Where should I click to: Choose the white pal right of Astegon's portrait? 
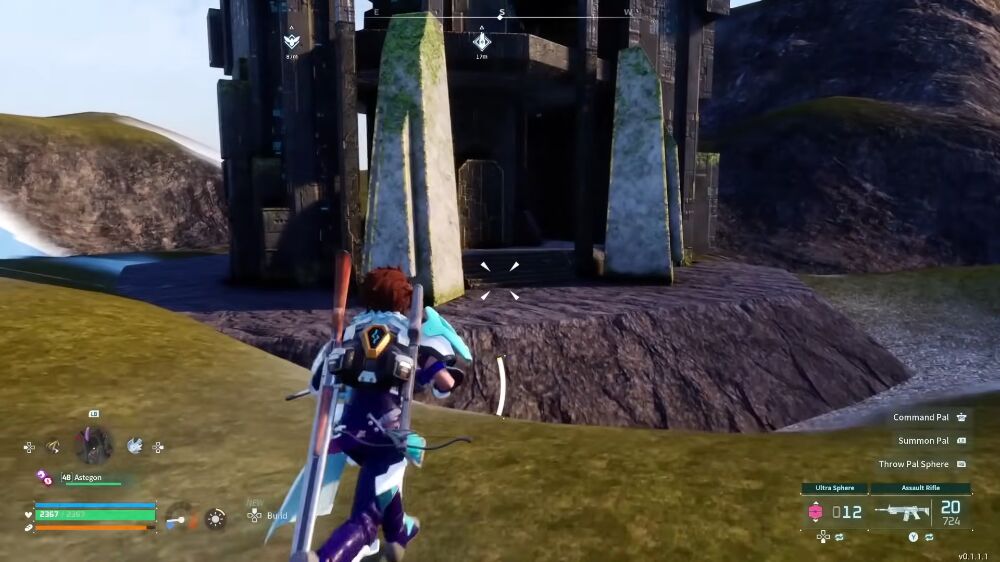pos(134,446)
